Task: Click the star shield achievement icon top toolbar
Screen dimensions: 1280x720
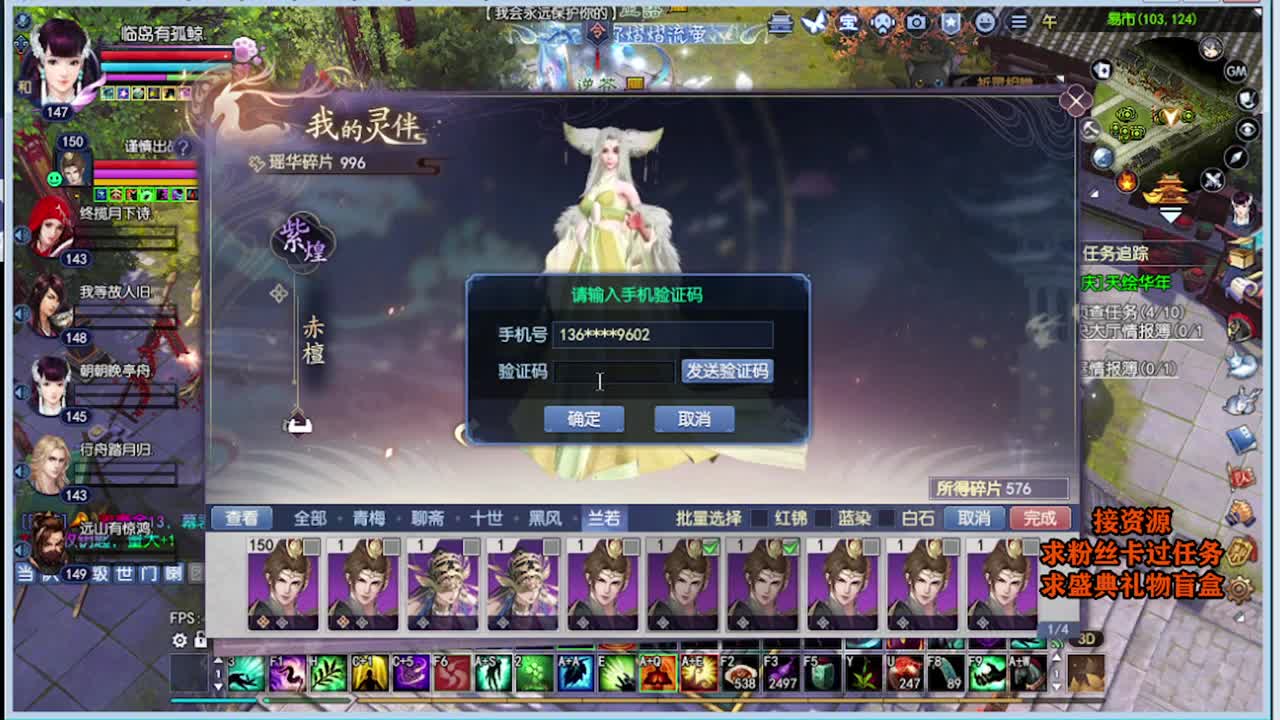Action: coord(951,23)
